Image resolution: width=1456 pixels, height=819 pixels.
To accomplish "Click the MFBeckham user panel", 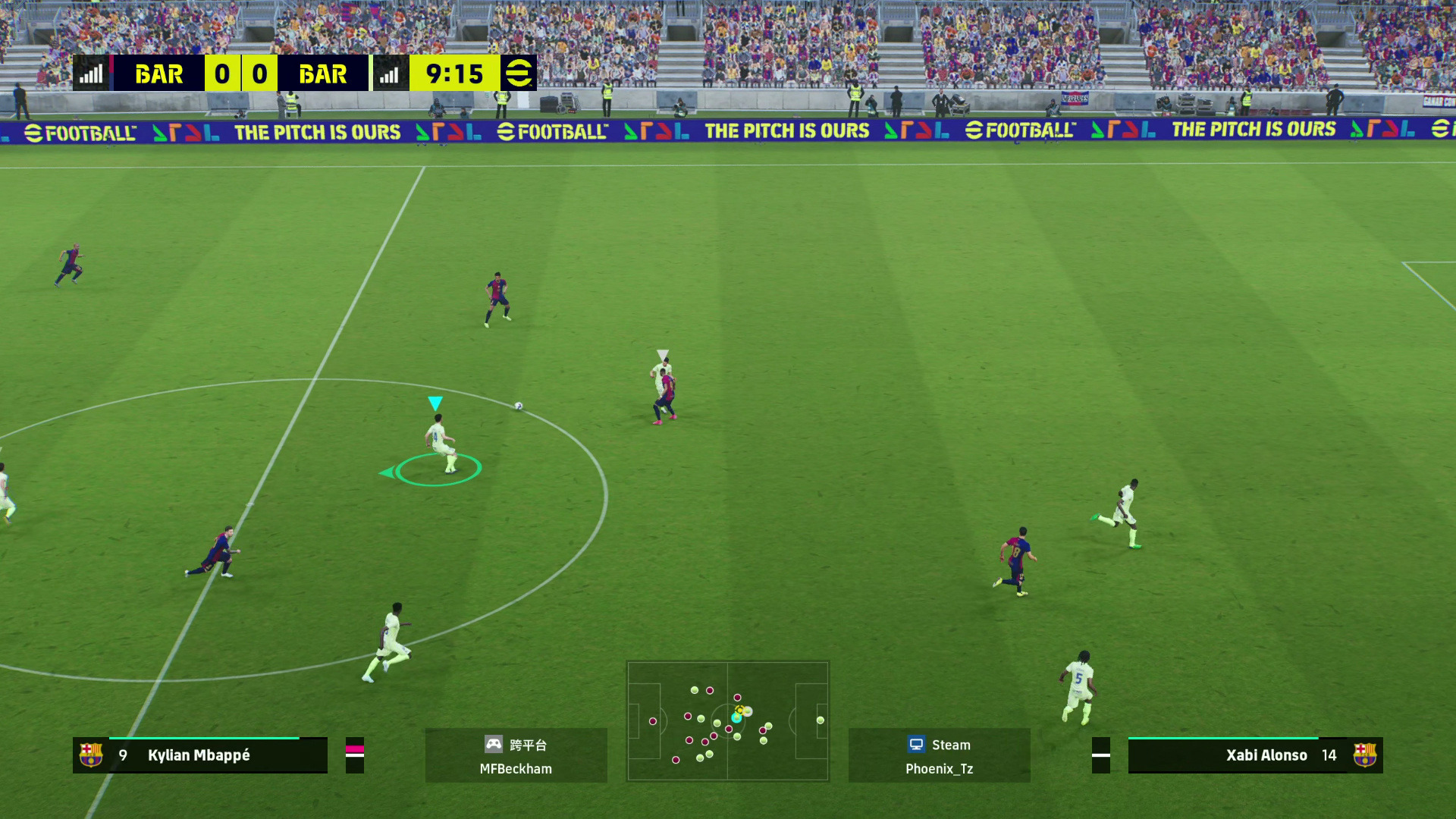I will pyautogui.click(x=516, y=755).
